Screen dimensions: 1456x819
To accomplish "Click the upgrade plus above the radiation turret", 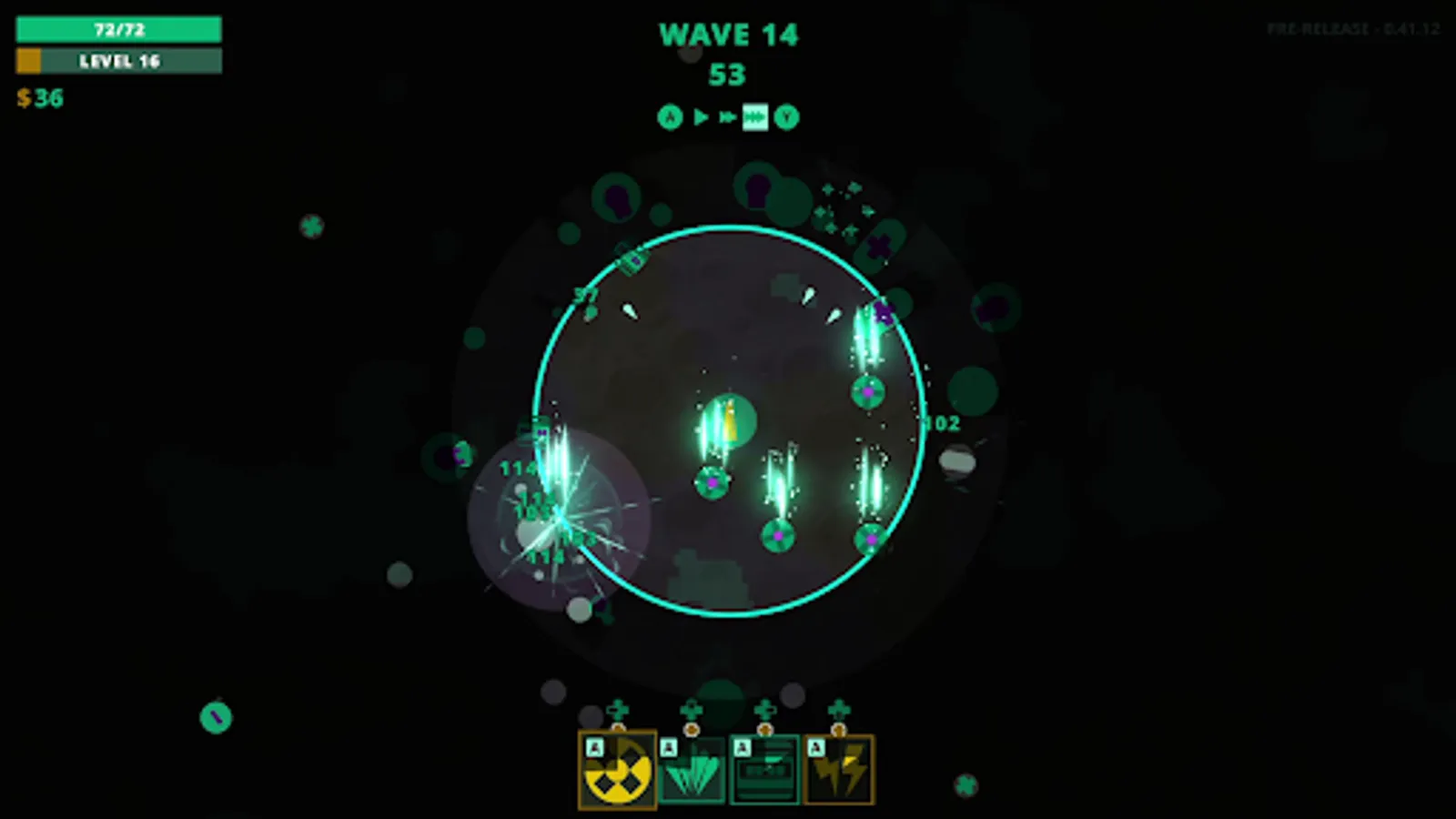I will pyautogui.click(x=617, y=710).
